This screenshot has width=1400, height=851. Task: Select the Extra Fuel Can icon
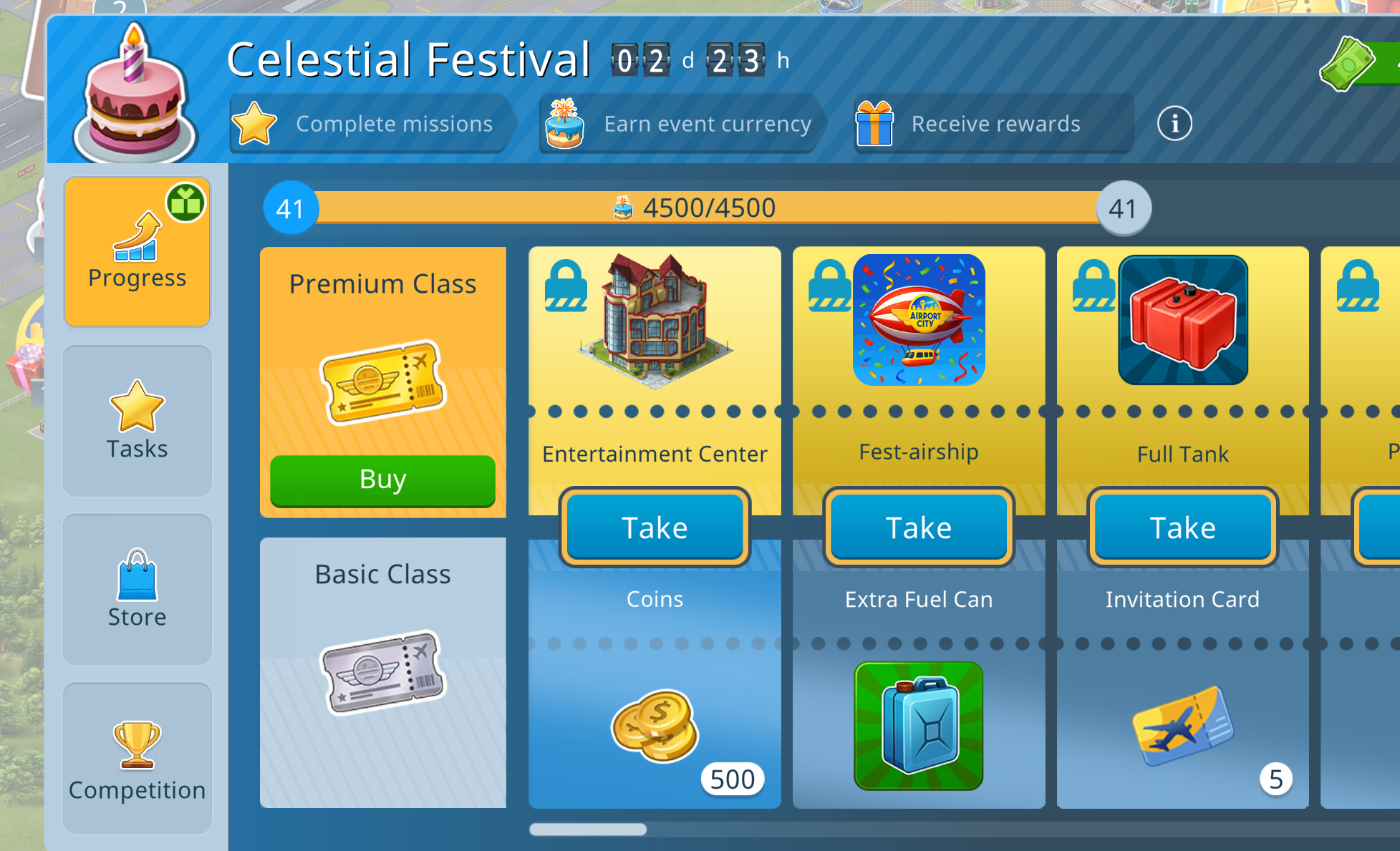pyautogui.click(x=919, y=726)
